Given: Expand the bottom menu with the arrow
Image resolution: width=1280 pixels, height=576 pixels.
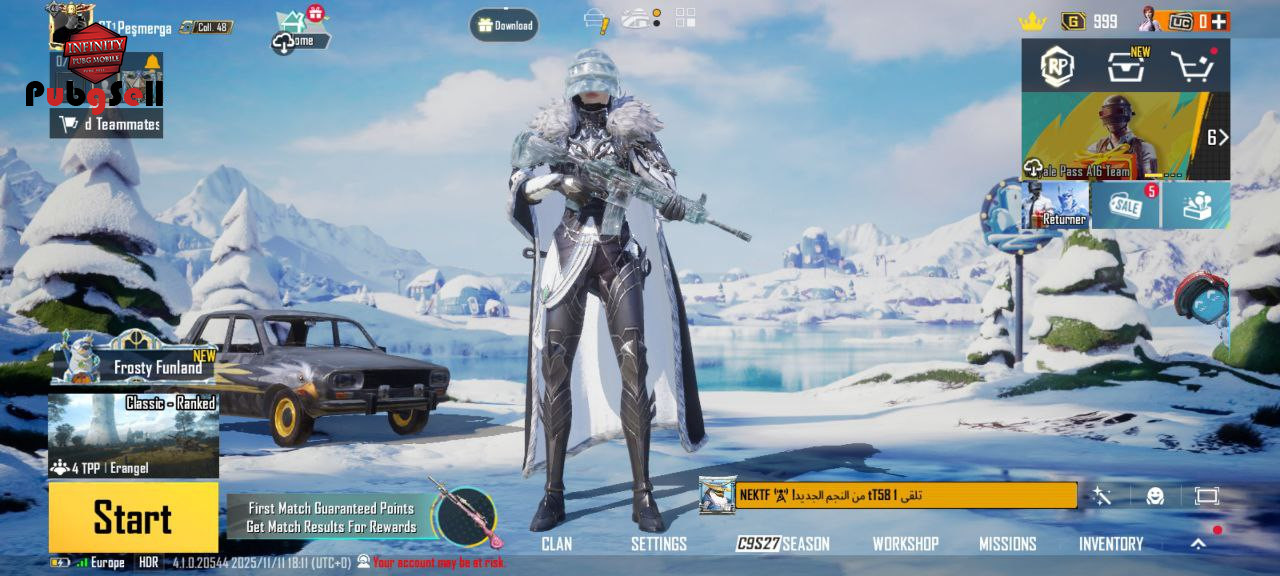Looking at the screenshot, I should [x=1198, y=544].
